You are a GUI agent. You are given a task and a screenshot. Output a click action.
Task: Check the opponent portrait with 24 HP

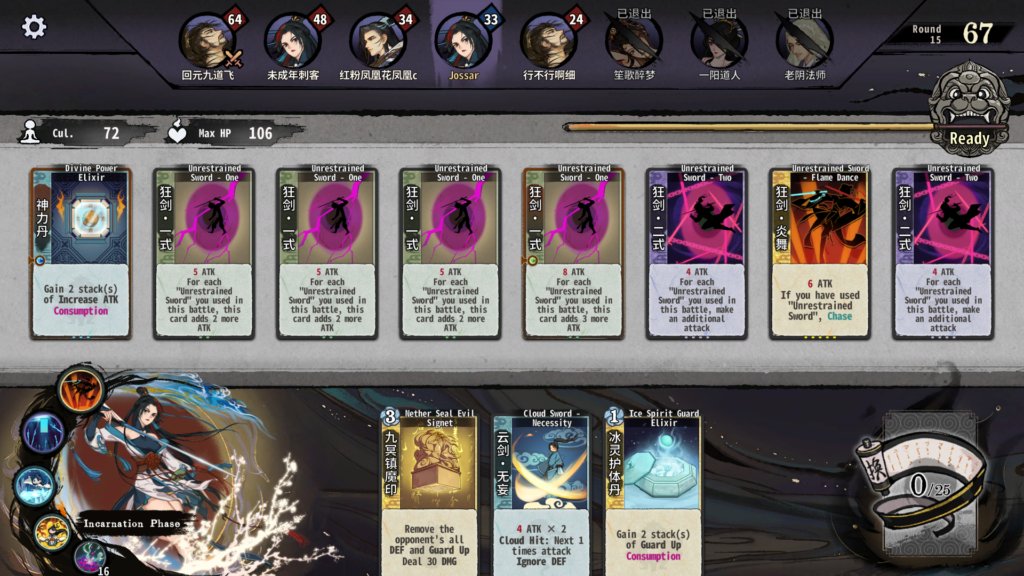coord(549,41)
